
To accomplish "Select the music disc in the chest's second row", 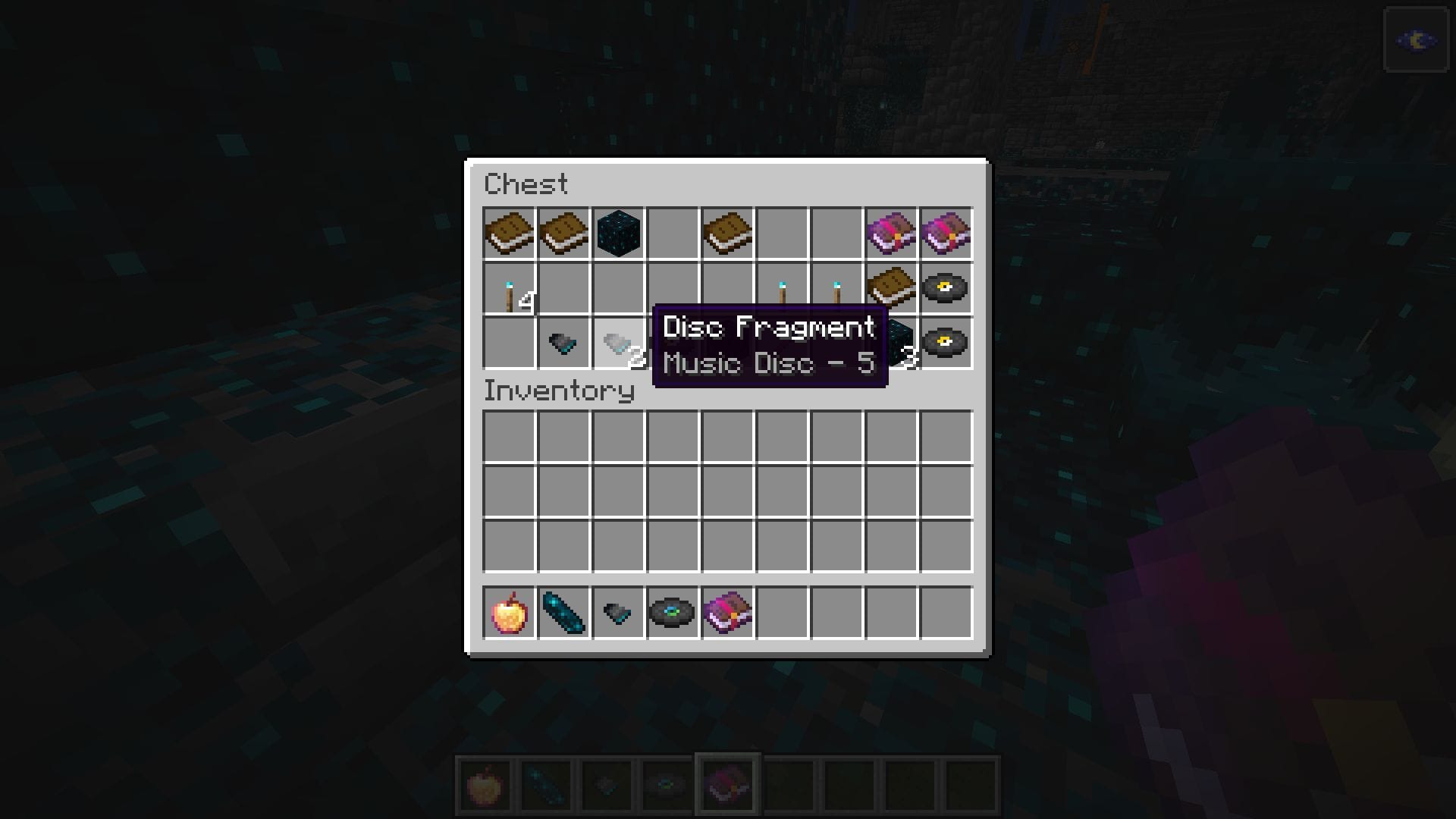I will click(x=948, y=288).
